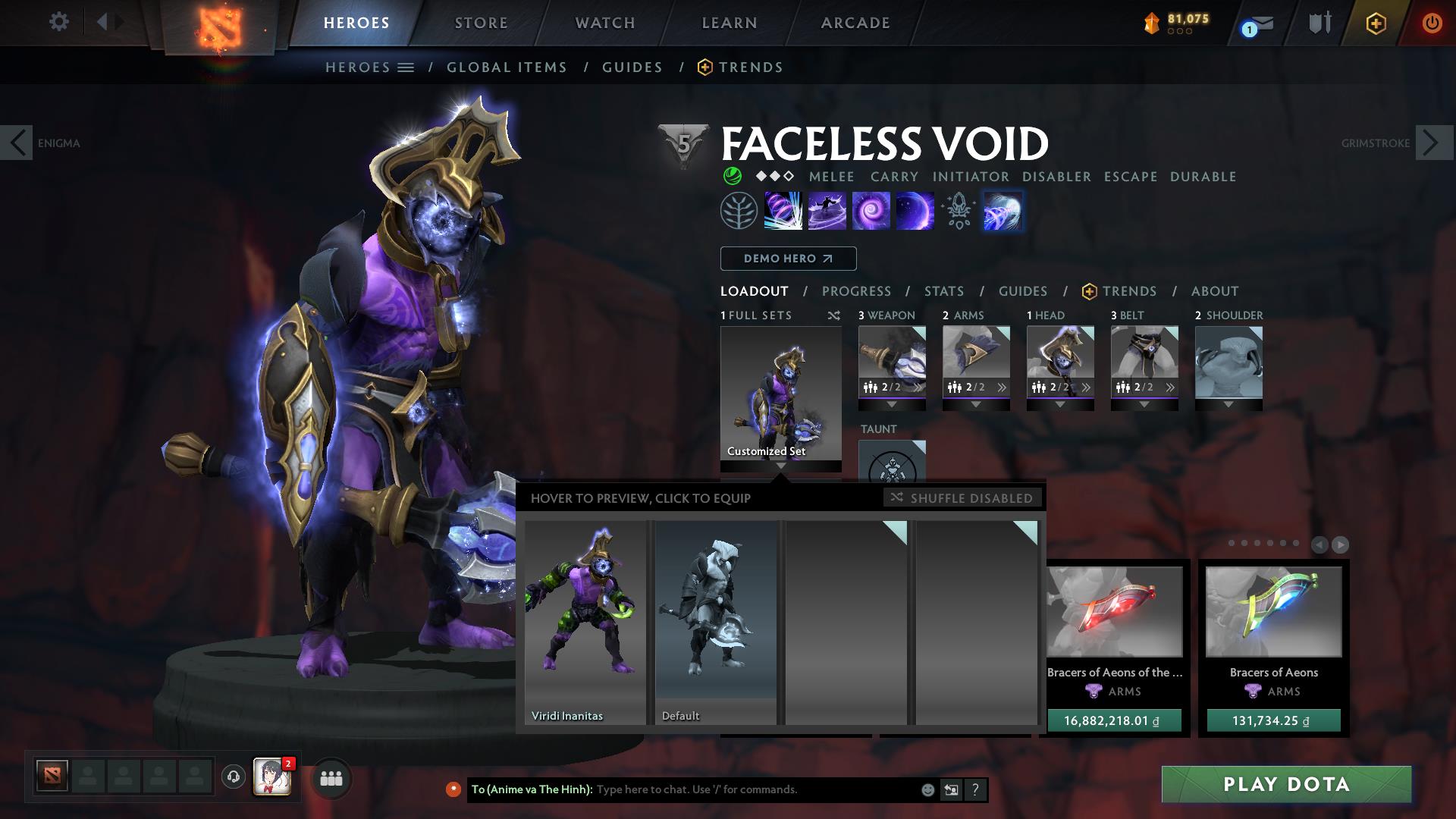Click the shuffle icon beside Full Sets
1456x819 pixels.
click(834, 315)
